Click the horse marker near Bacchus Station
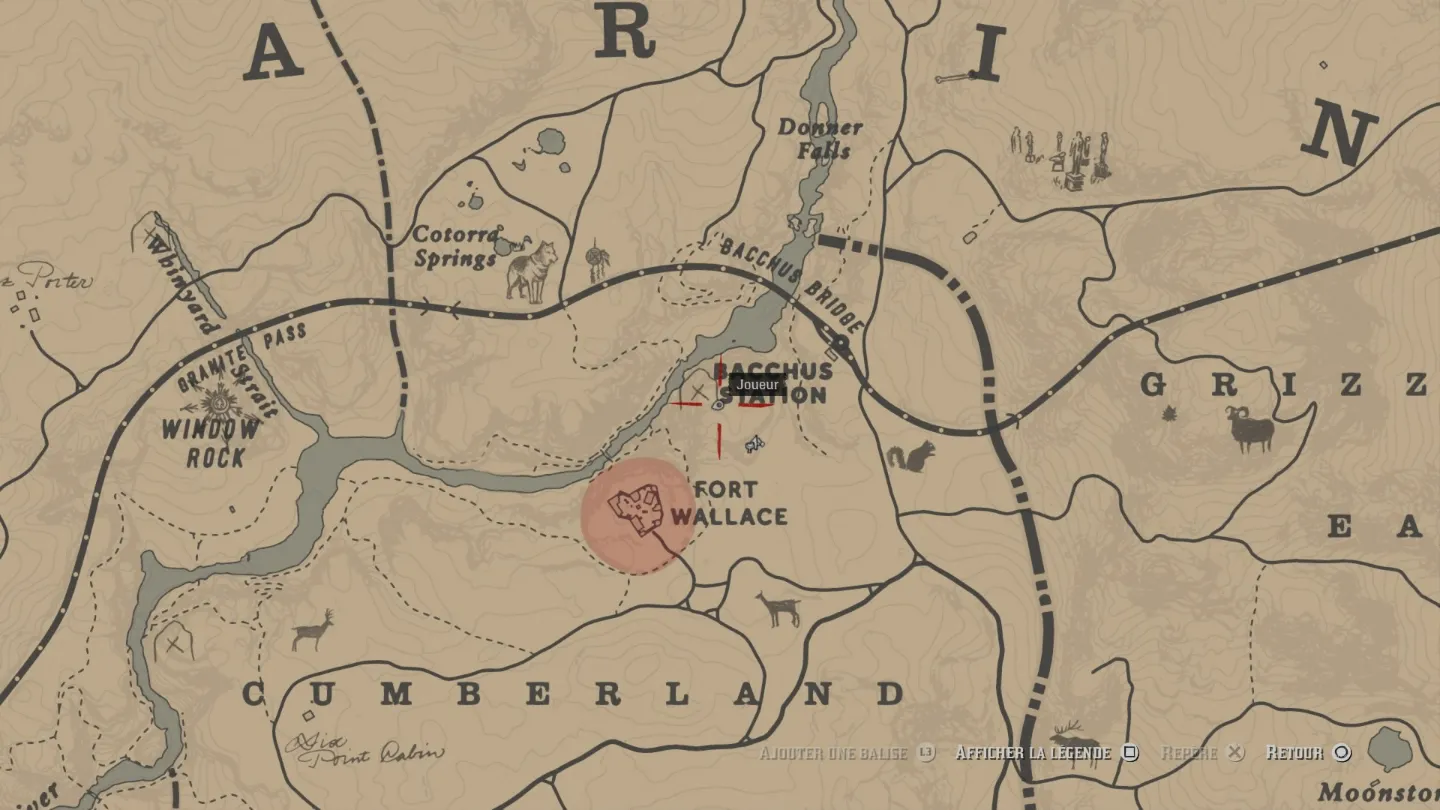Image resolution: width=1440 pixels, height=810 pixels. tap(754, 444)
